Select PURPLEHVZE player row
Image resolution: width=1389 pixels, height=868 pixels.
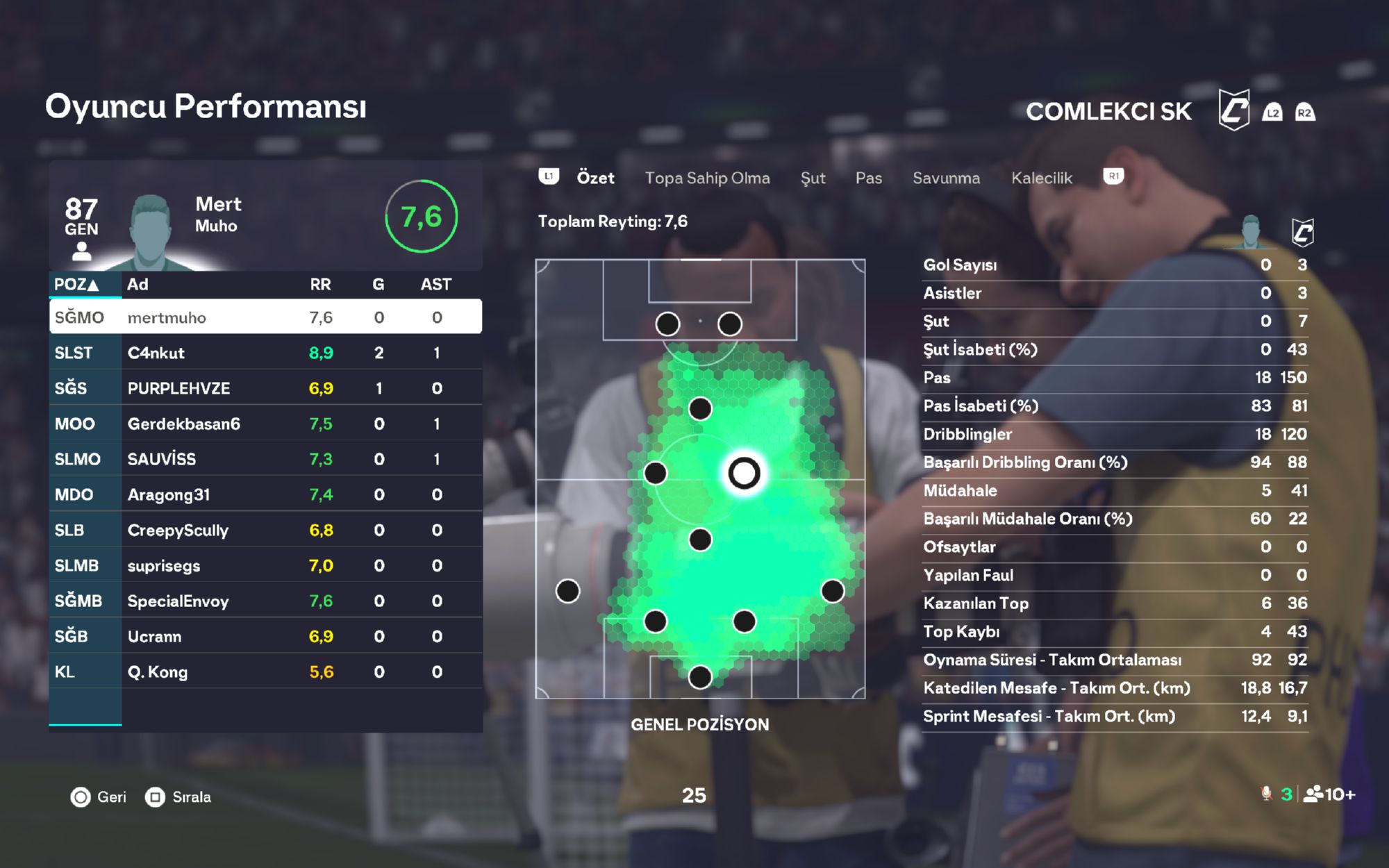[x=265, y=388]
